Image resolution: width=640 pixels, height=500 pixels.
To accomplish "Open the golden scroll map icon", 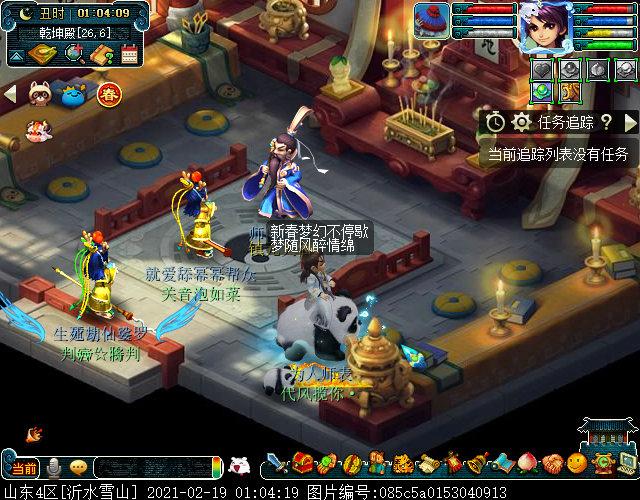I will tap(44, 53).
